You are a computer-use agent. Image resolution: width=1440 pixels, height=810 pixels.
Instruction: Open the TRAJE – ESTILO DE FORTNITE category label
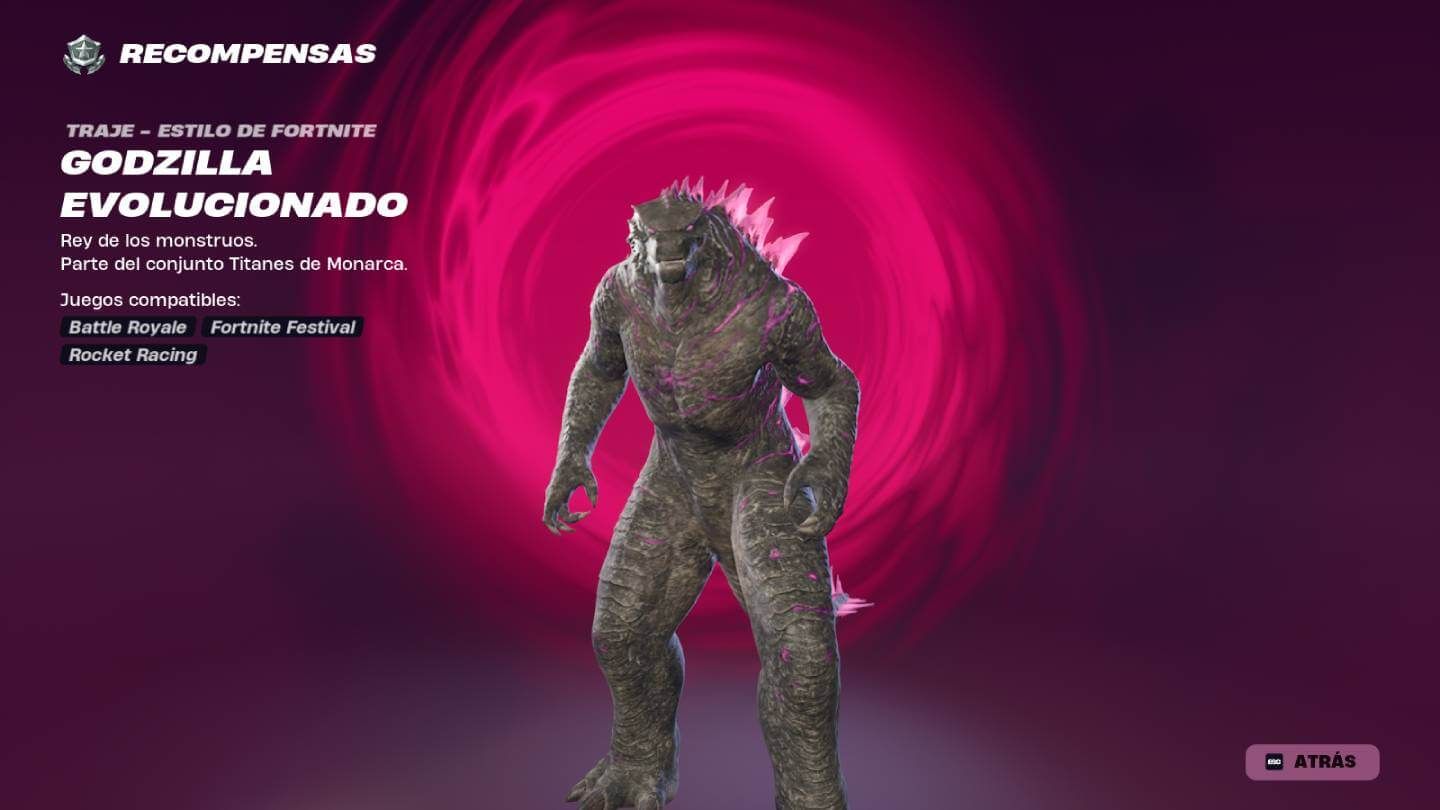click(x=220, y=129)
